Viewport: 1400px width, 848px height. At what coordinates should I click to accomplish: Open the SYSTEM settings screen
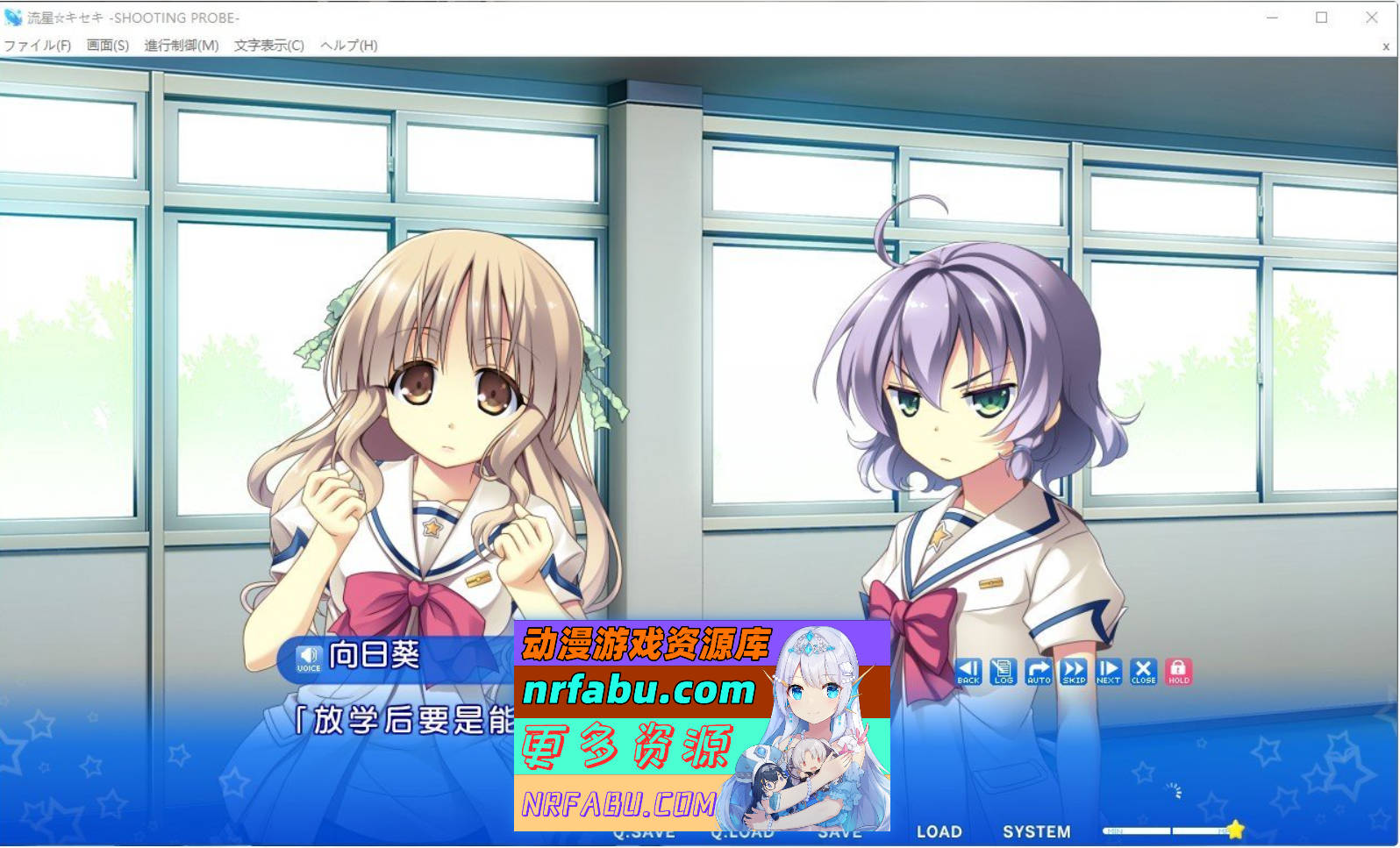[1037, 831]
